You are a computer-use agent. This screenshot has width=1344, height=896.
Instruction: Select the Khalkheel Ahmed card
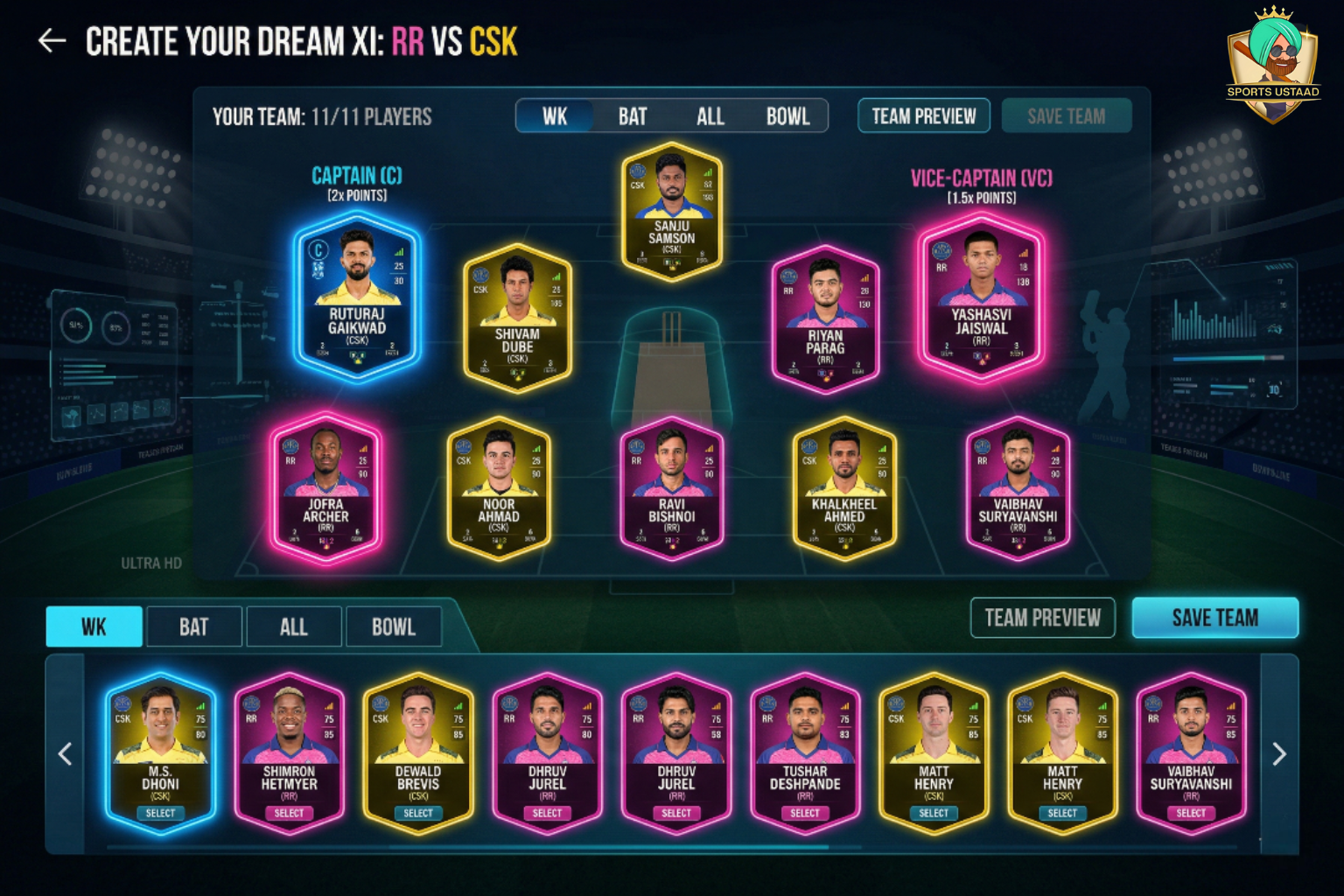pyautogui.click(x=843, y=488)
